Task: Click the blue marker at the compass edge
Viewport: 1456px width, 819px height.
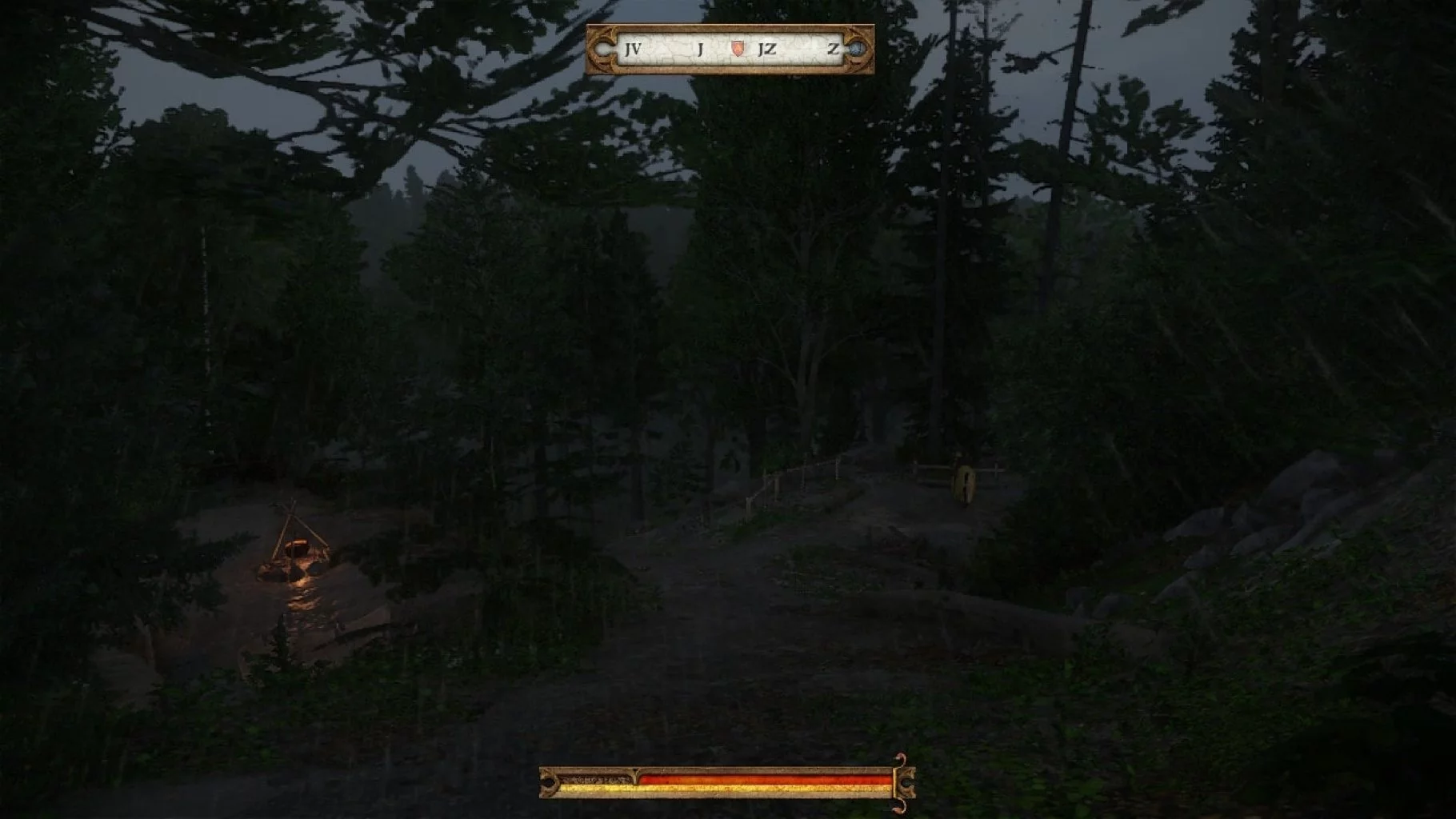Action: click(856, 49)
